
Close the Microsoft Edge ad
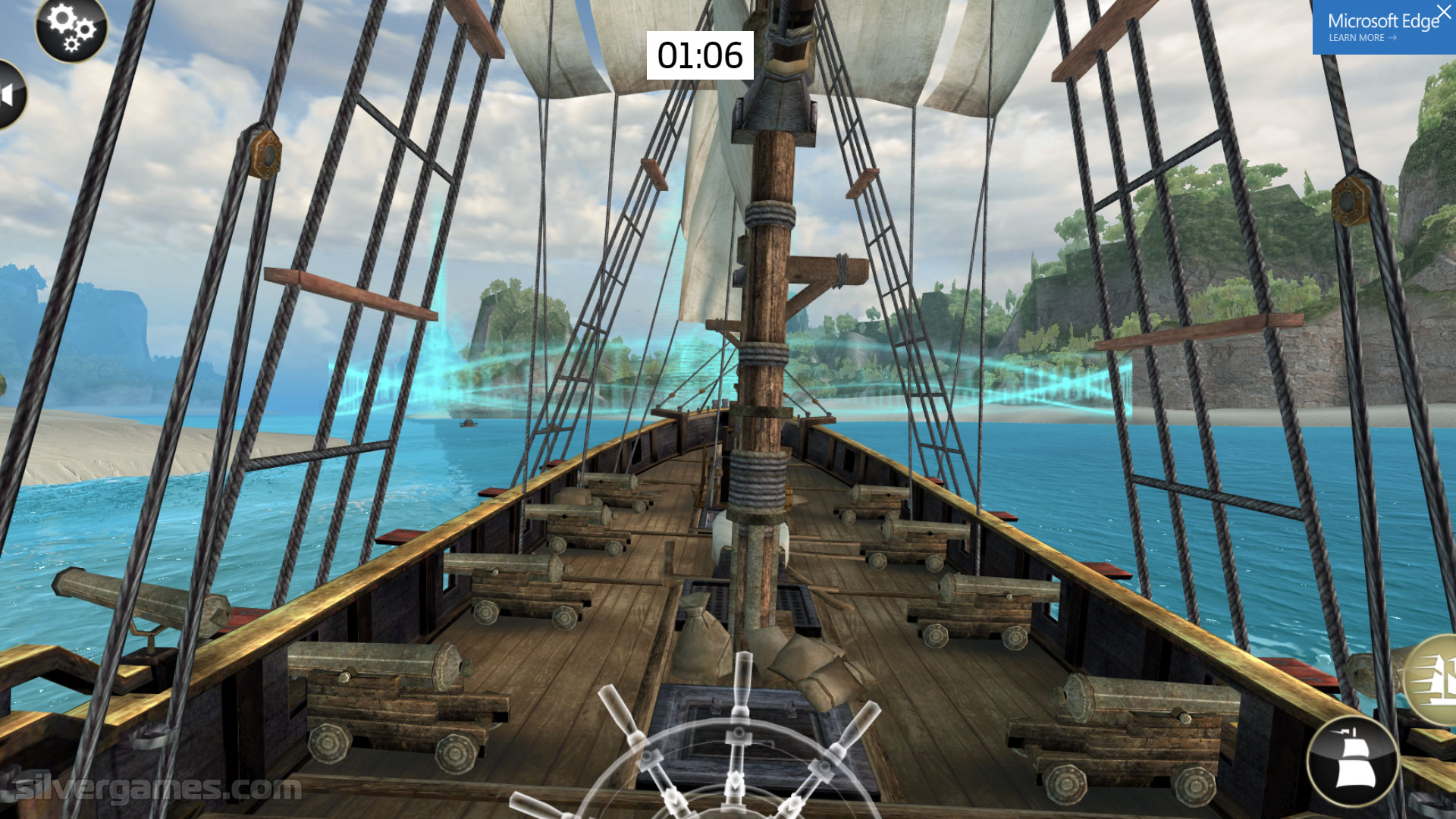click(x=1443, y=12)
